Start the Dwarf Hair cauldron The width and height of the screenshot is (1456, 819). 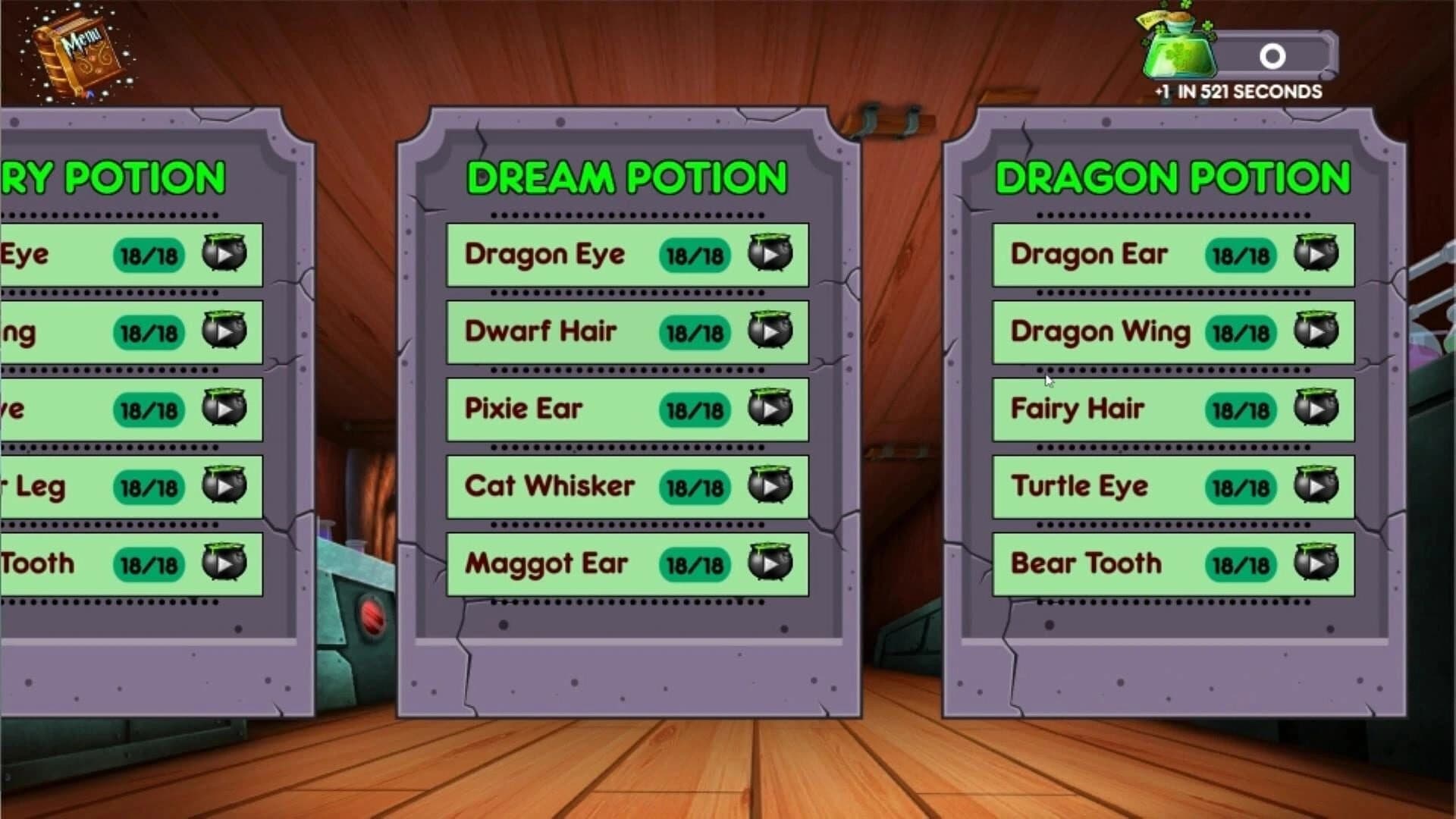[773, 332]
